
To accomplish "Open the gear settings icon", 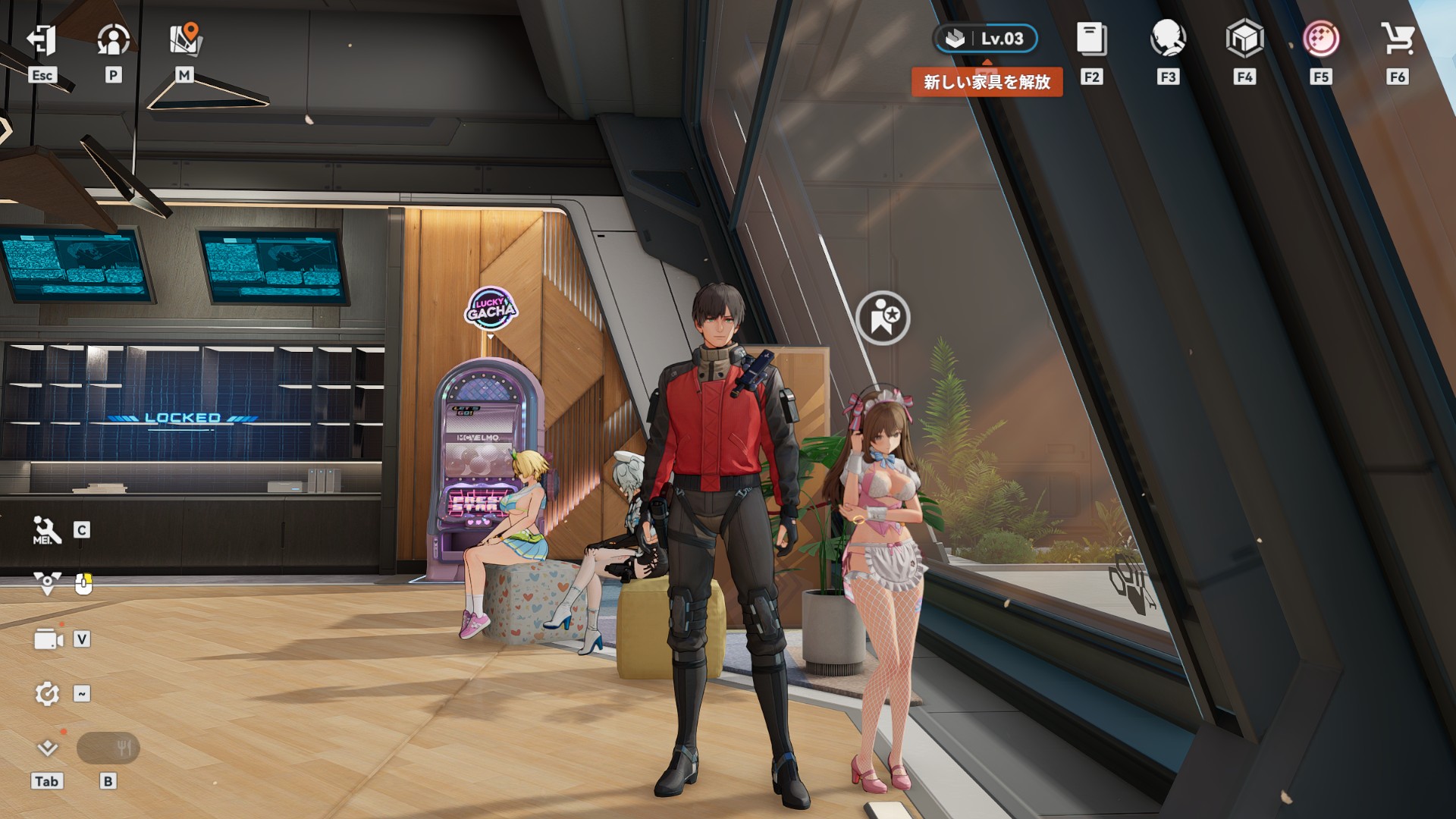I will [x=47, y=694].
